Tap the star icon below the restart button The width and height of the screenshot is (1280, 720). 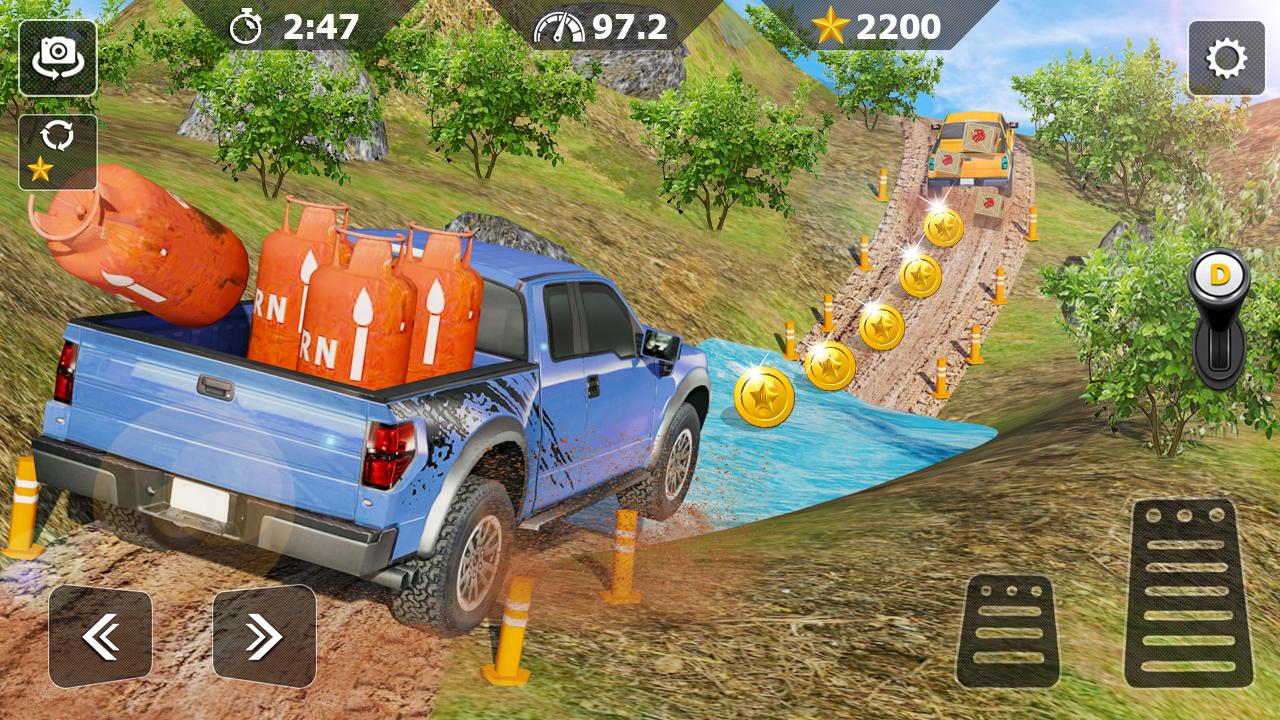[x=40, y=168]
